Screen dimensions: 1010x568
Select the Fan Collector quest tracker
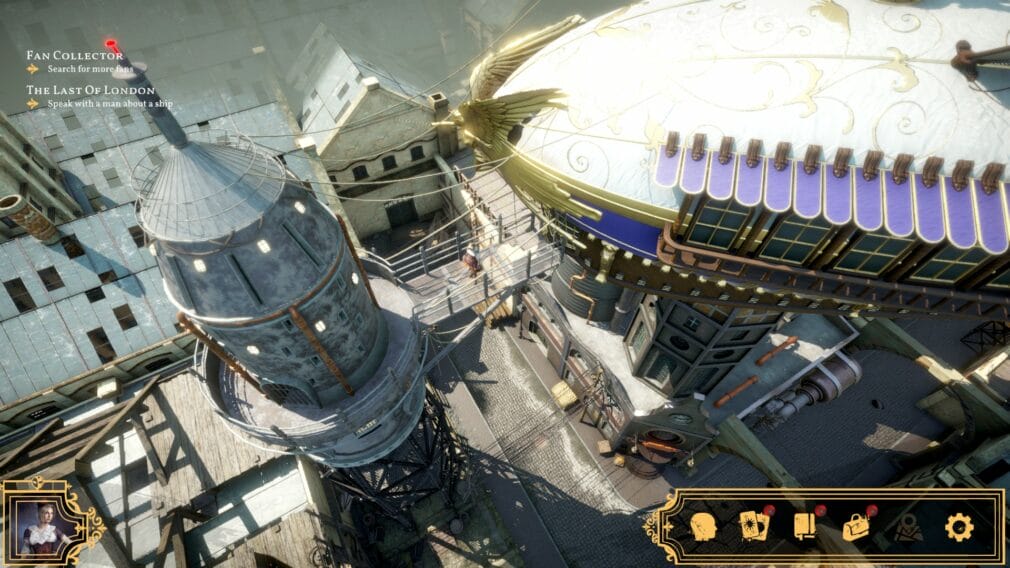[75, 55]
